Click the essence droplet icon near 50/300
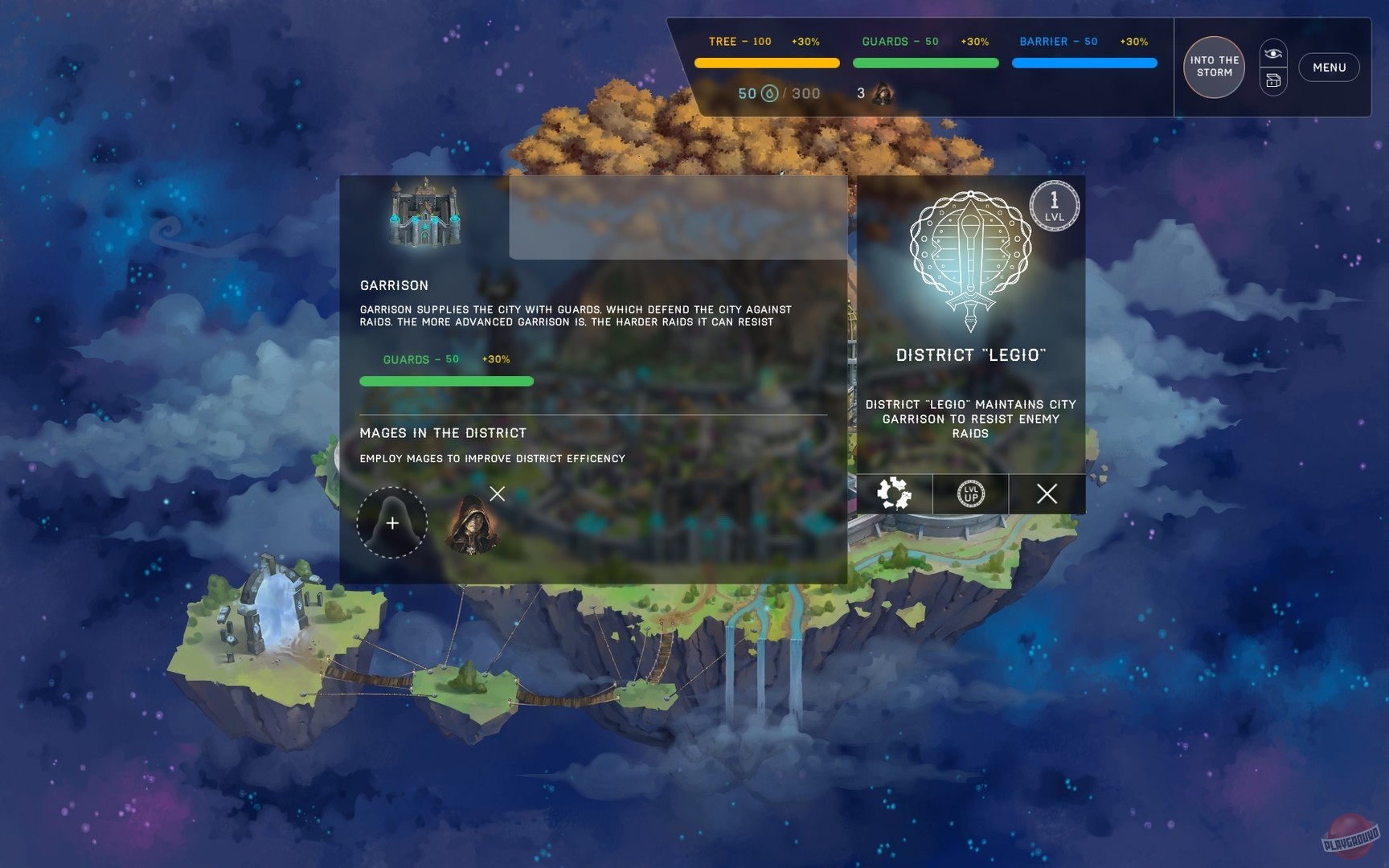Viewport: 1389px width, 868px height. pos(768,93)
